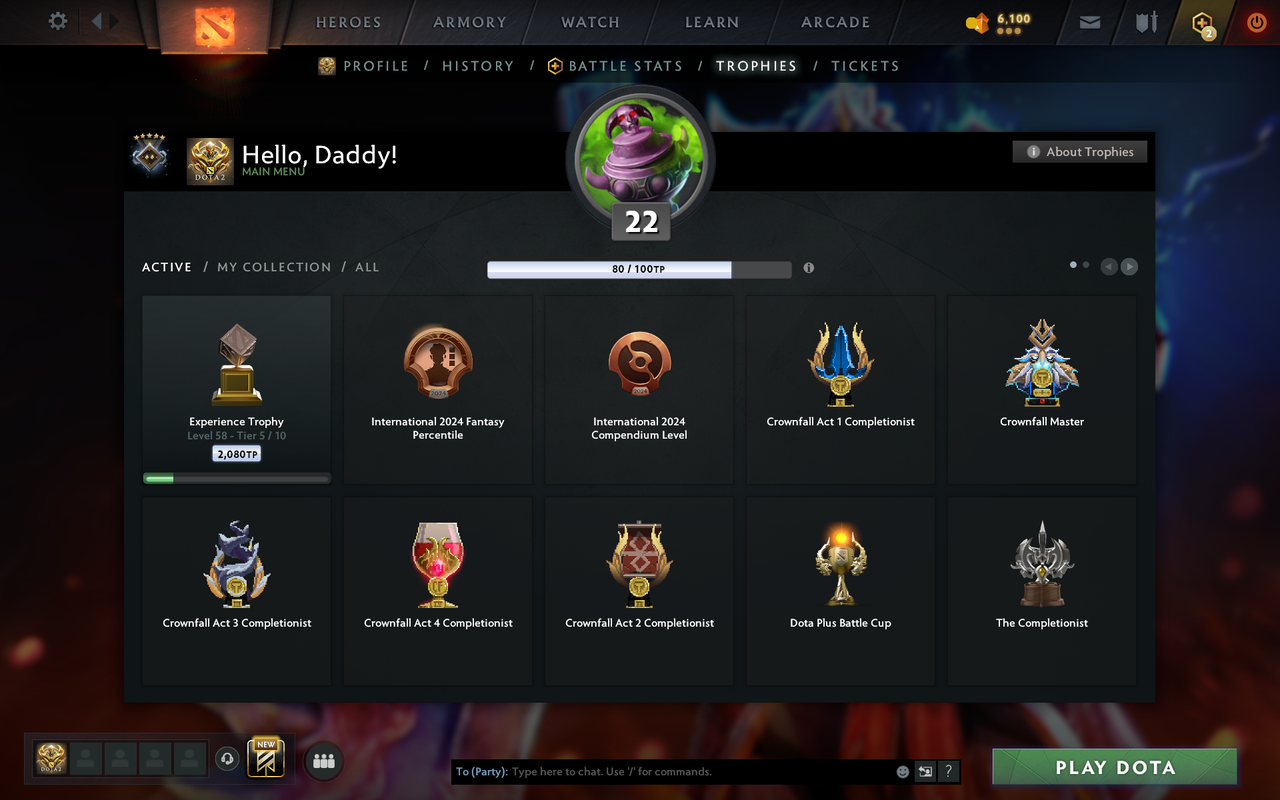Open the ARCADE menu
Image resolution: width=1280 pixels, height=800 pixels.
pyautogui.click(x=835, y=22)
